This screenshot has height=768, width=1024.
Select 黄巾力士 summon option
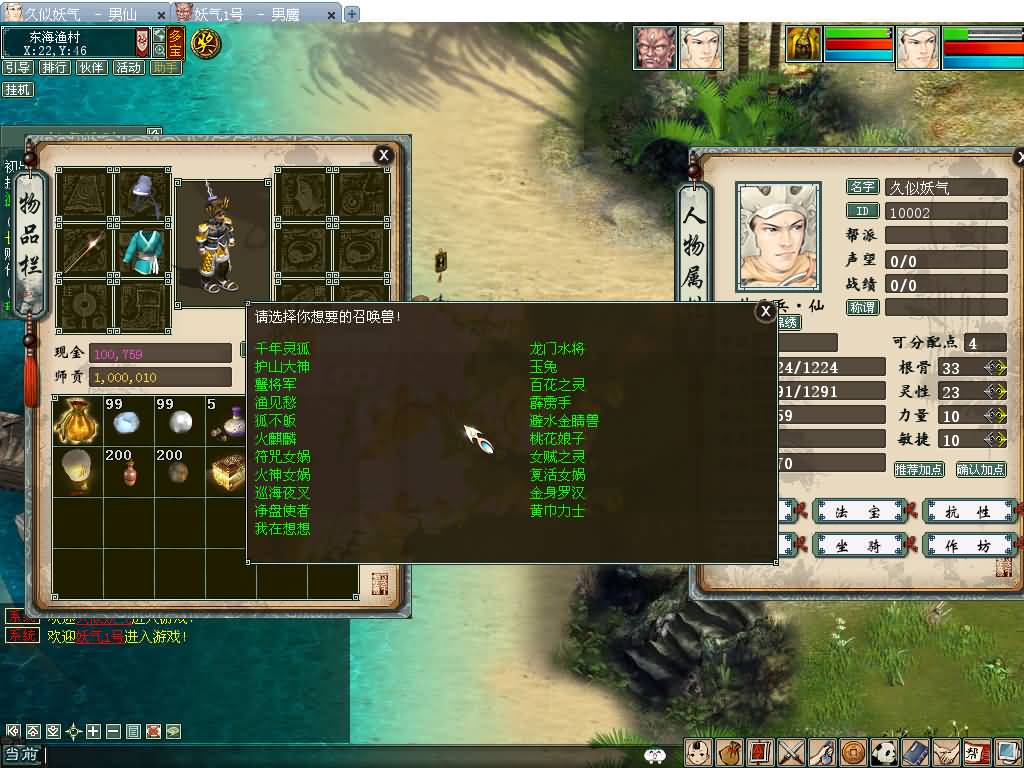557,511
